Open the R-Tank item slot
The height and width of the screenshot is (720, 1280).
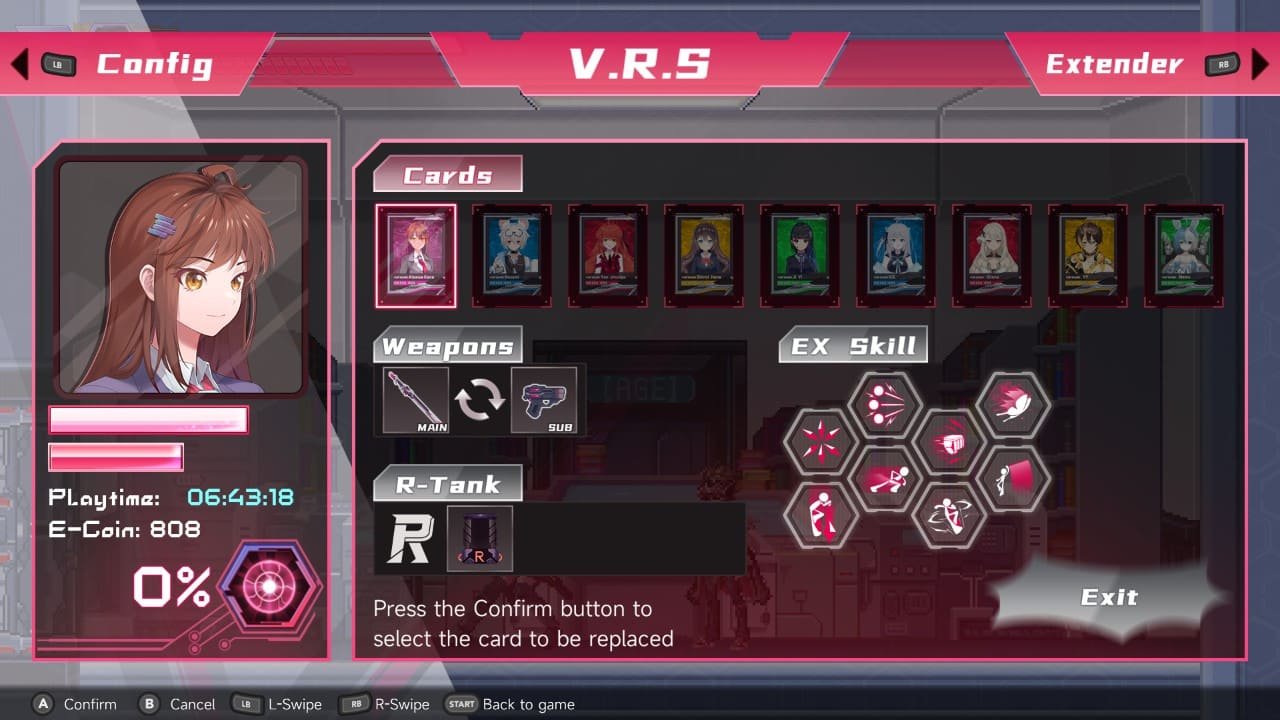click(478, 537)
